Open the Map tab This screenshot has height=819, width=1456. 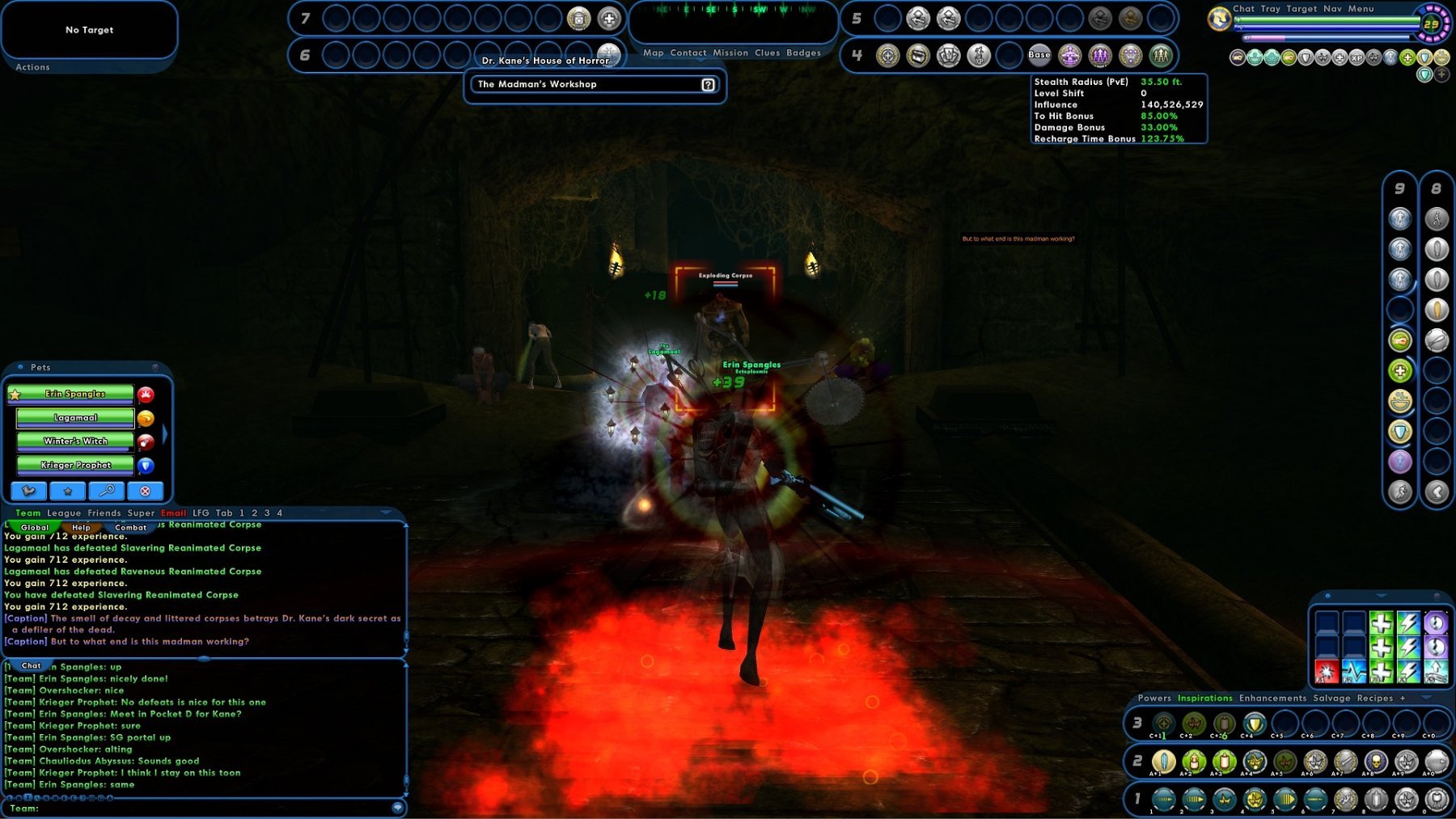(653, 53)
